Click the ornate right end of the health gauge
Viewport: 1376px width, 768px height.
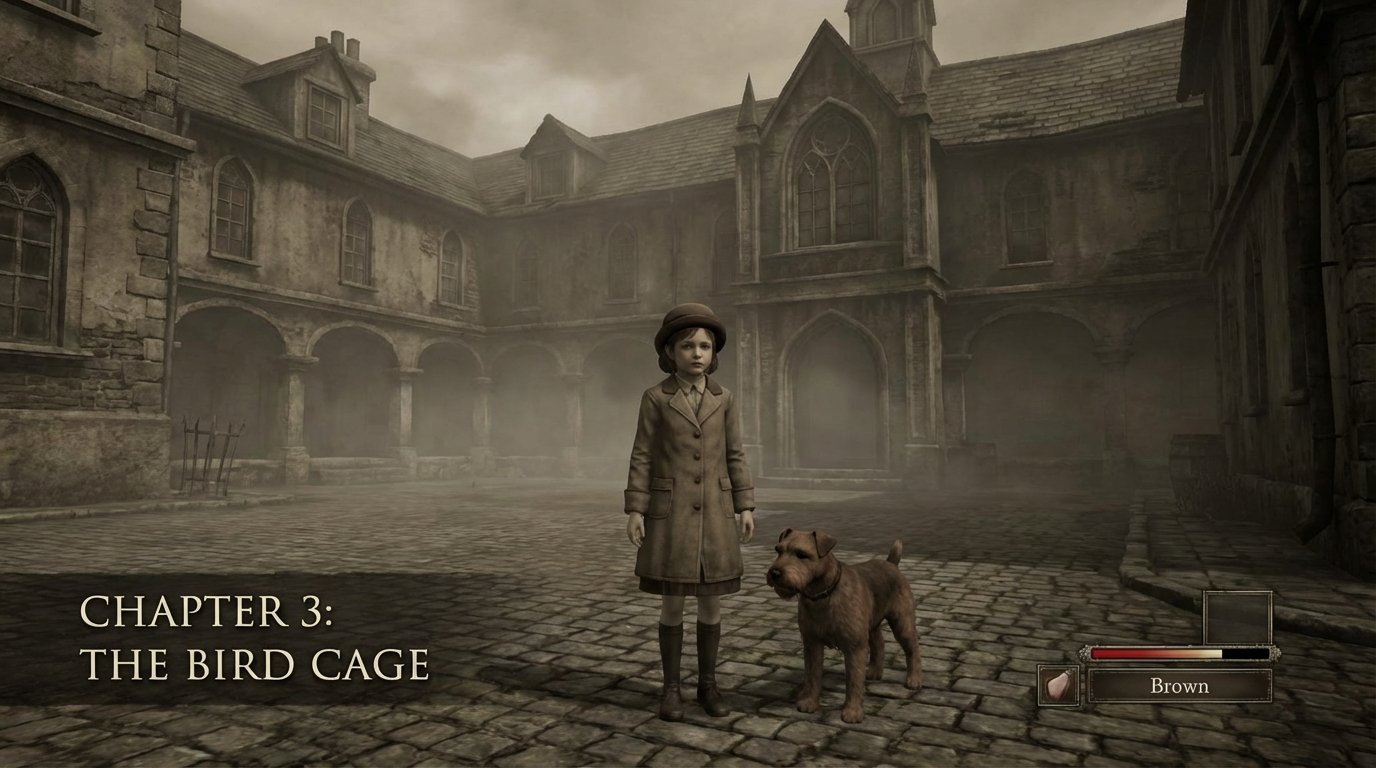(1275, 653)
